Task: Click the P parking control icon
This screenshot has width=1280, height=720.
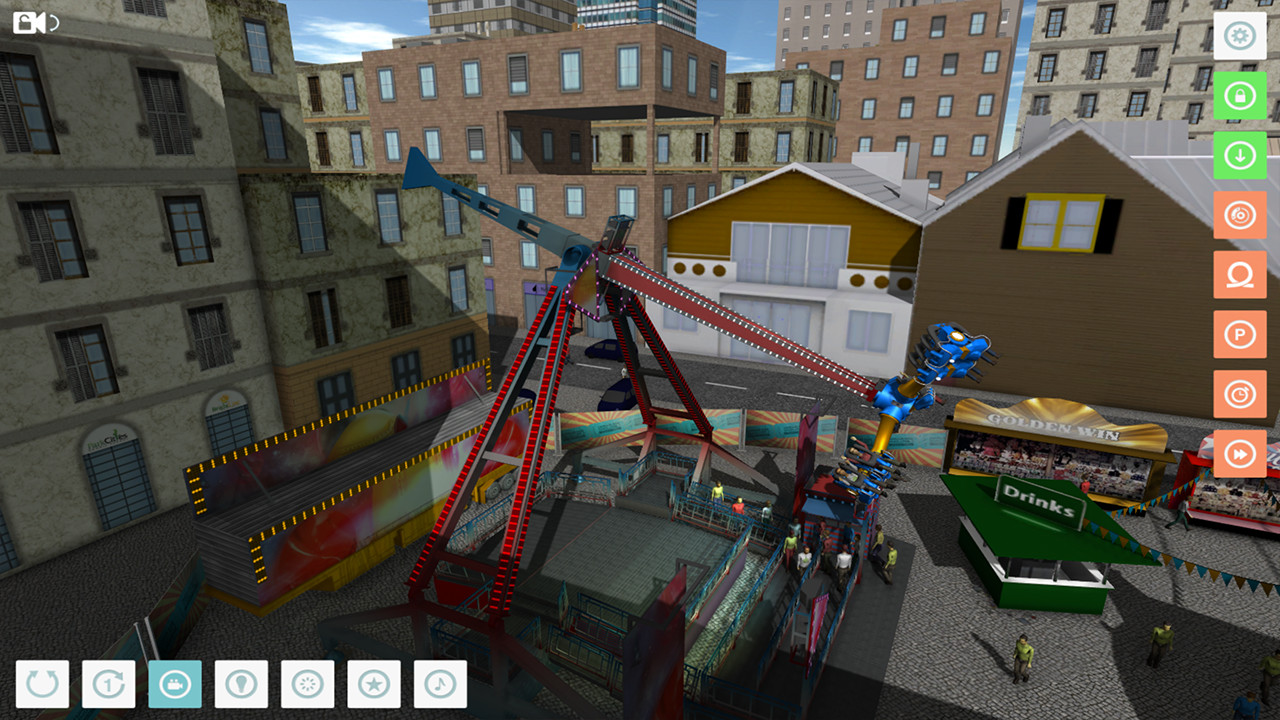Action: pos(1240,335)
